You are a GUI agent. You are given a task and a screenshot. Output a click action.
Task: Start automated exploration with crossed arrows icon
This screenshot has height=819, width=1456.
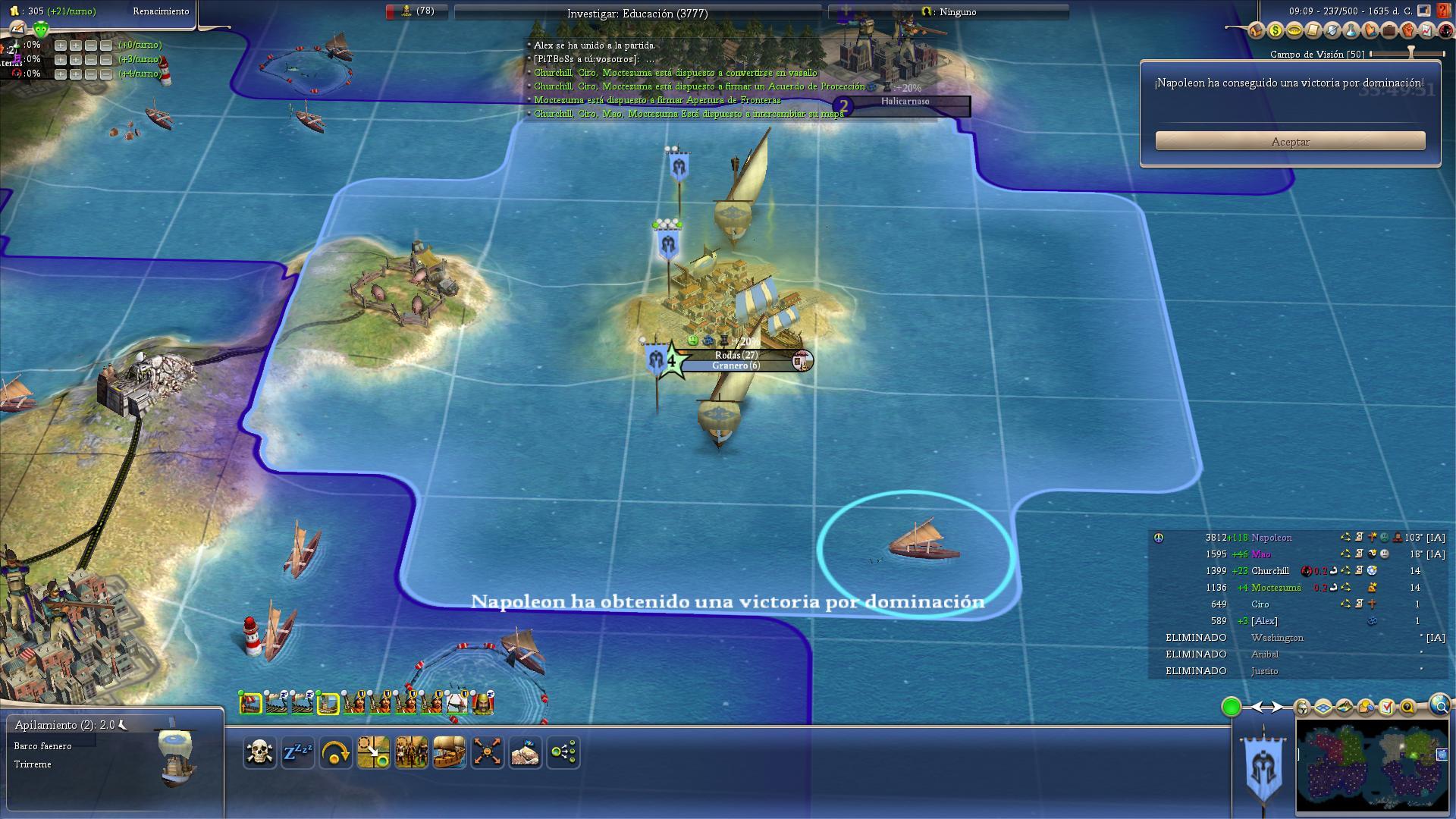[488, 752]
